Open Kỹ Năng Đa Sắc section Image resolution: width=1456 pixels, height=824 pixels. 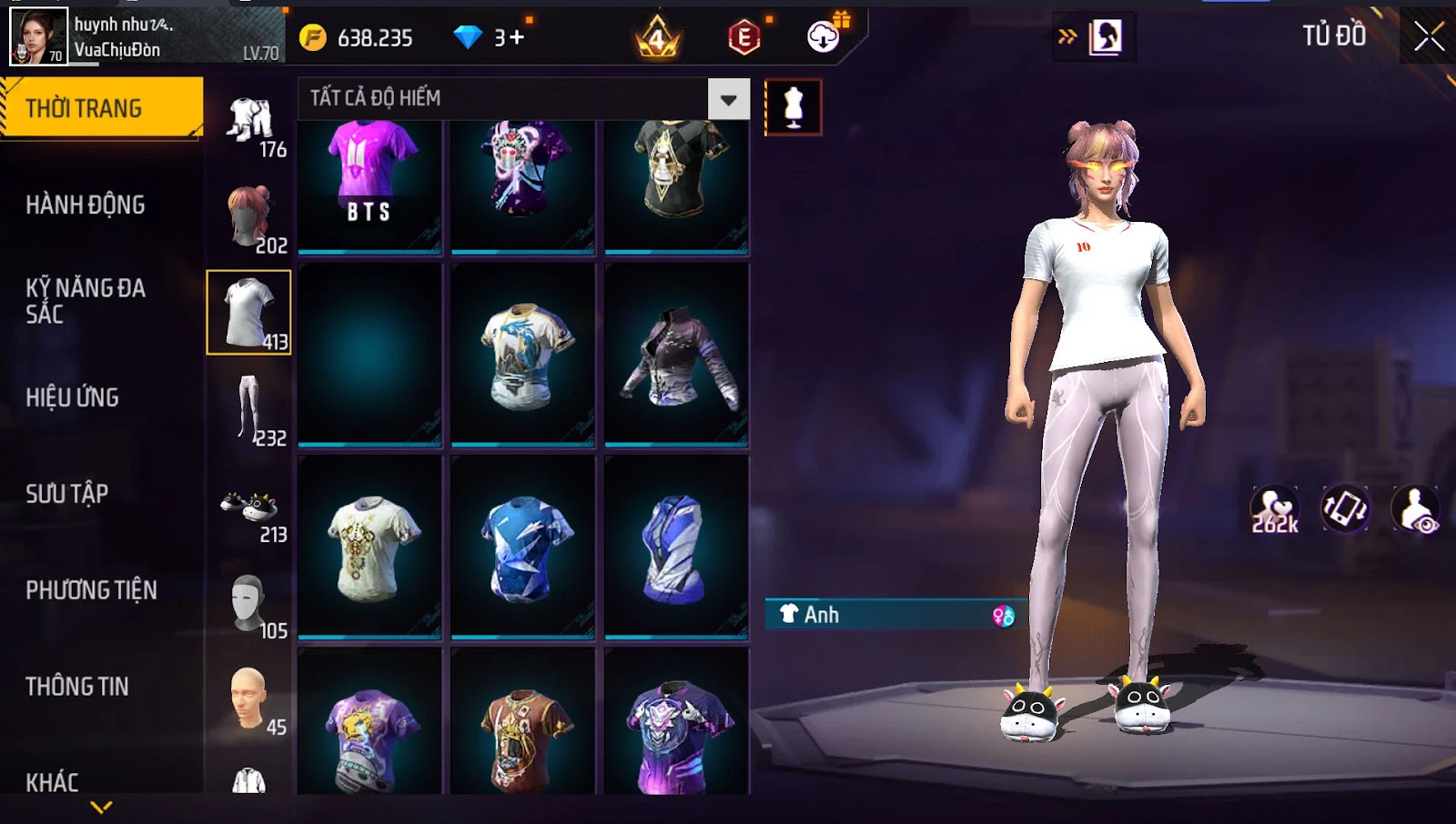86,301
